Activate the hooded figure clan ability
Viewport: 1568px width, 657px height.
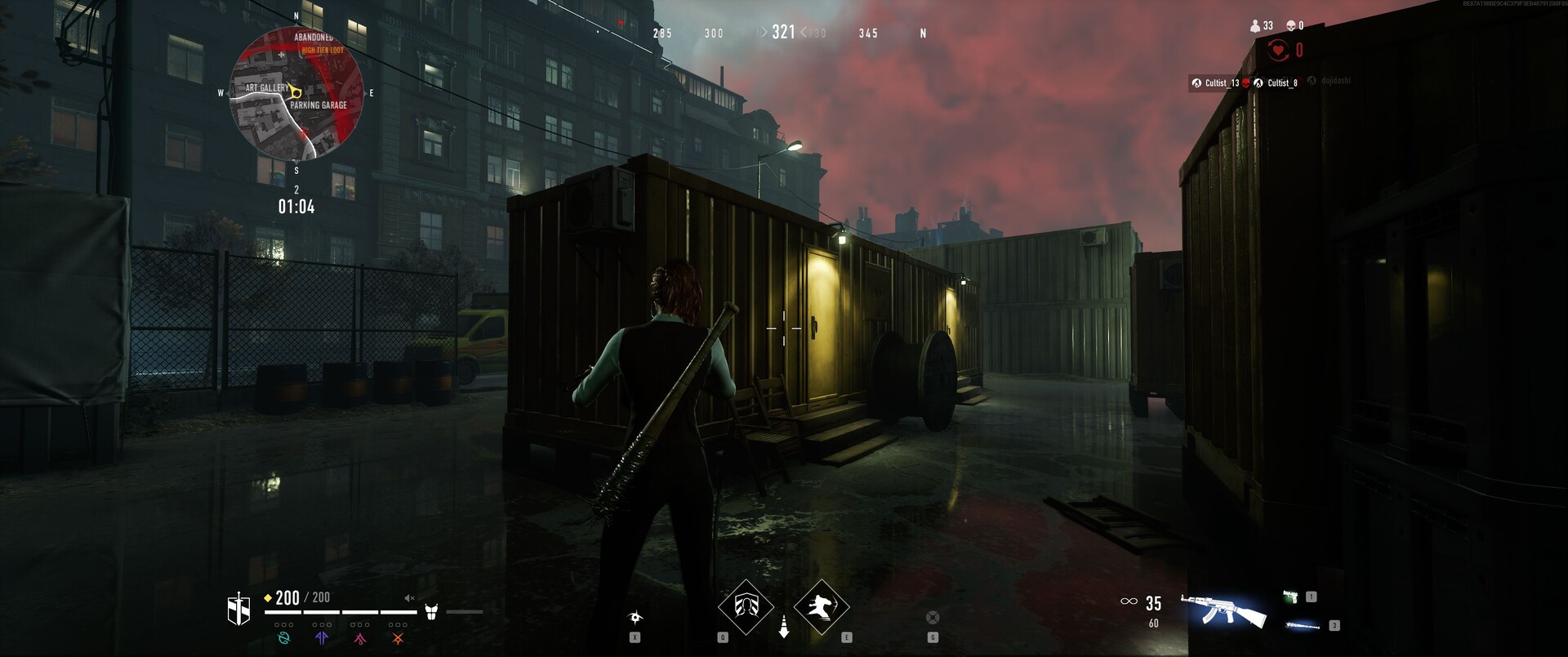pos(746,606)
